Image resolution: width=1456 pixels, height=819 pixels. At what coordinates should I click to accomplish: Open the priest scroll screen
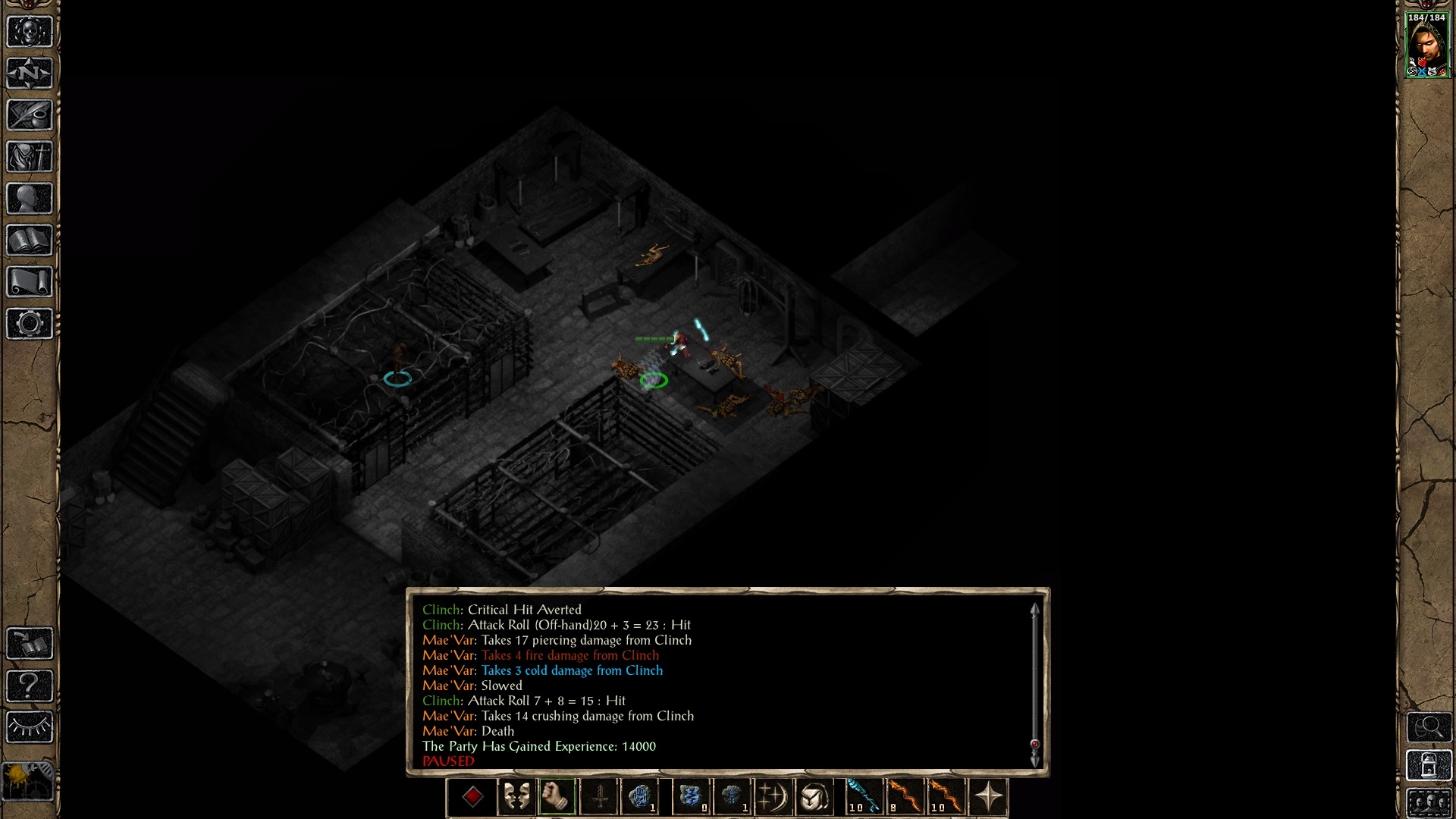tap(30, 282)
